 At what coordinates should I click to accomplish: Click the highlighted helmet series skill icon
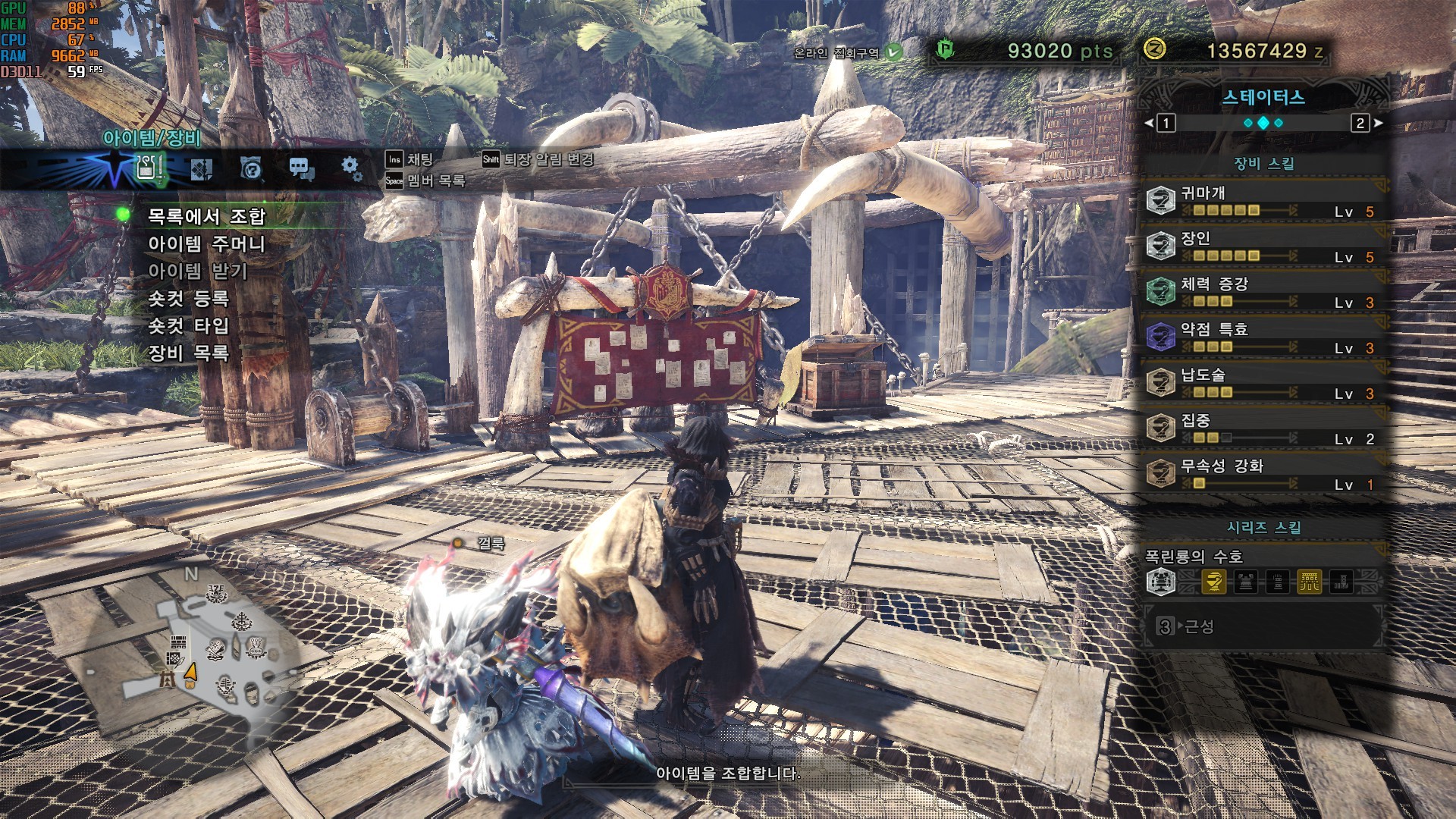(1214, 582)
